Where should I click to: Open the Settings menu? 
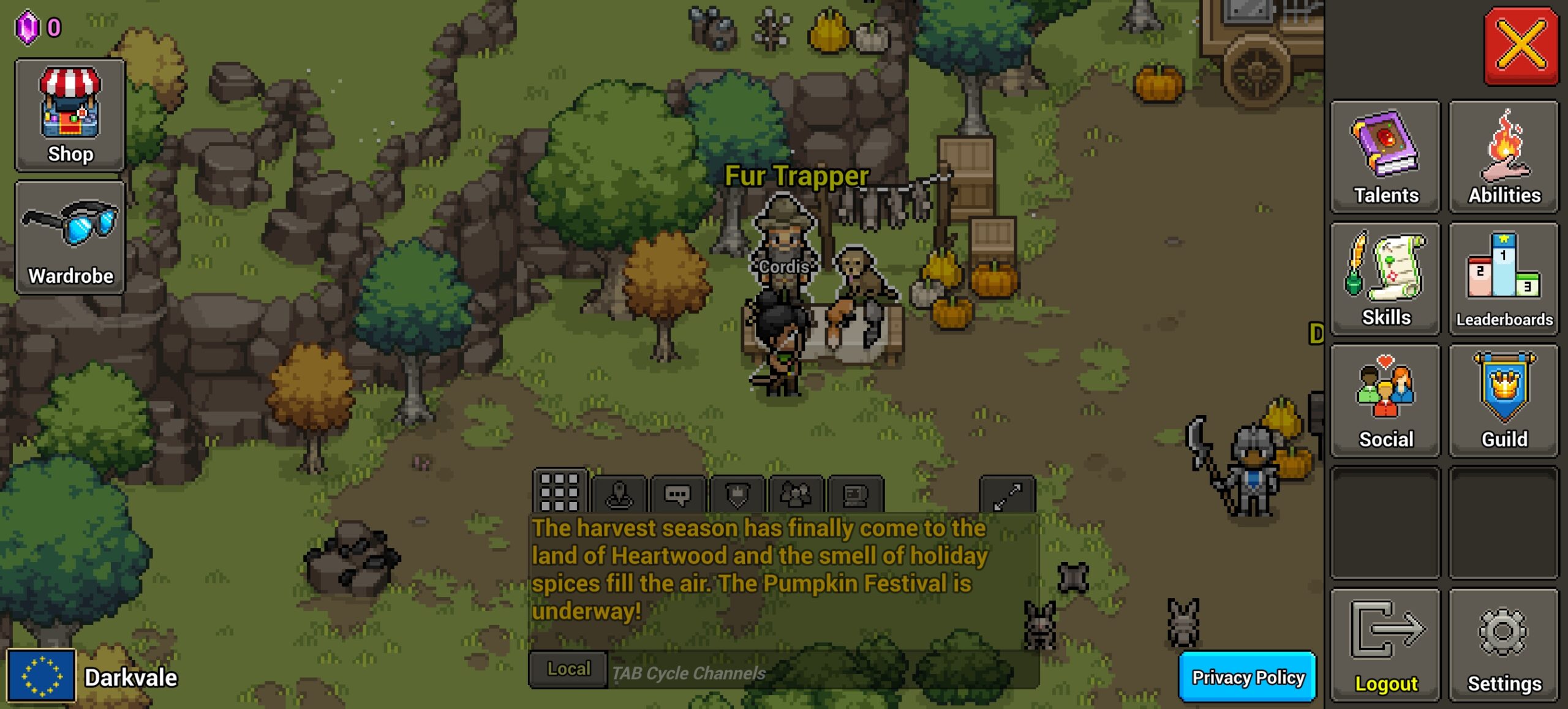click(x=1504, y=645)
